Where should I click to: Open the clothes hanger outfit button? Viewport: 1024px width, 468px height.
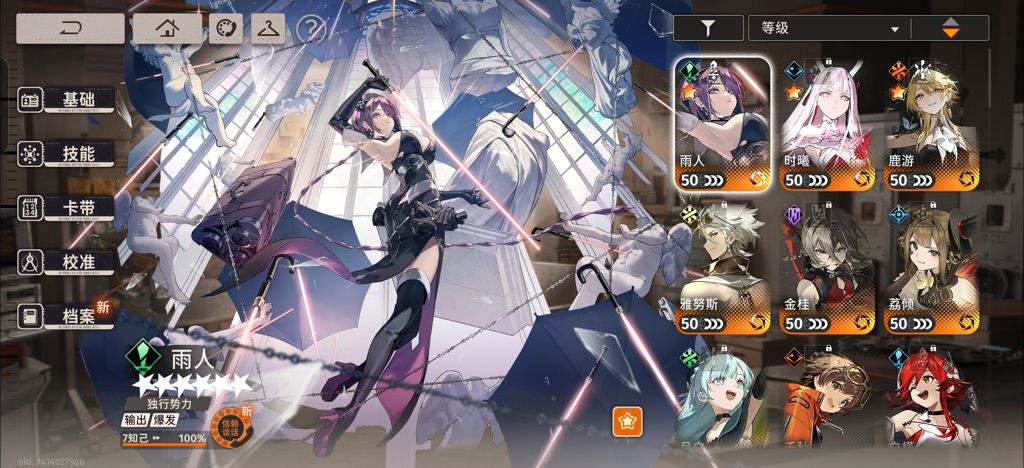pos(268,28)
